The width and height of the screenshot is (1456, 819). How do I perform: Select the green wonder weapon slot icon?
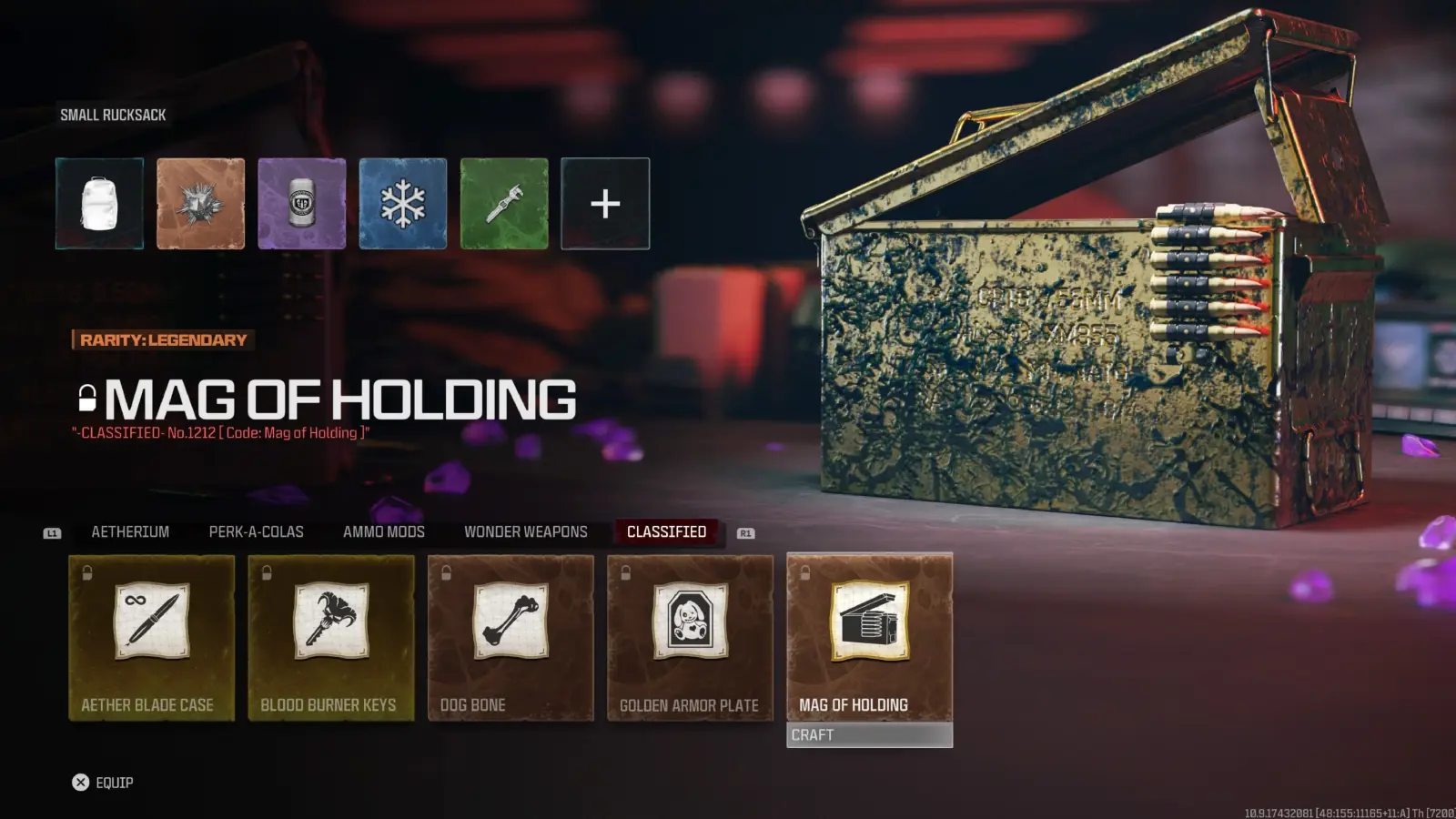coord(504,203)
